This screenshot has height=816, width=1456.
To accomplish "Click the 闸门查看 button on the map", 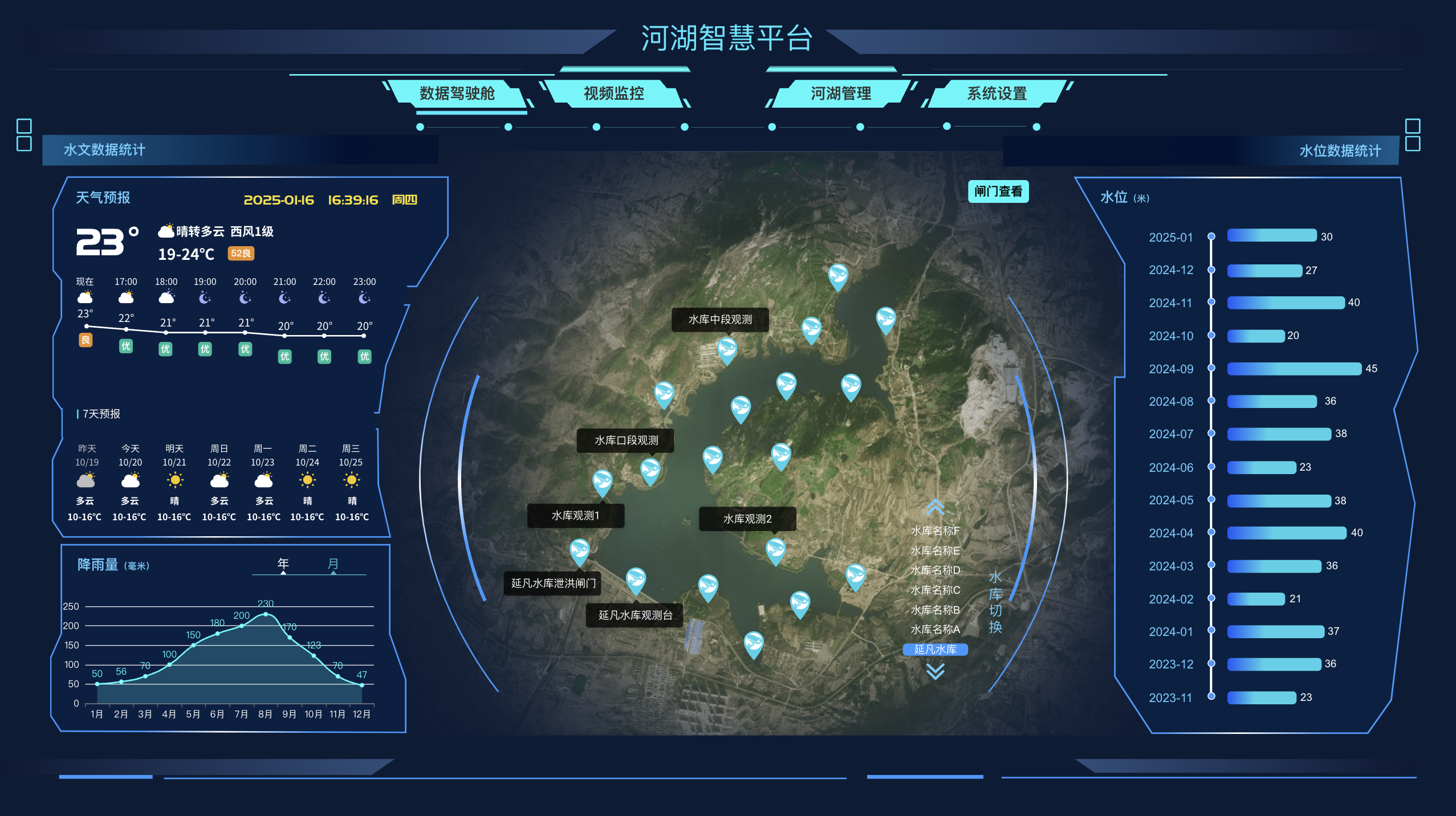I will pyautogui.click(x=998, y=191).
